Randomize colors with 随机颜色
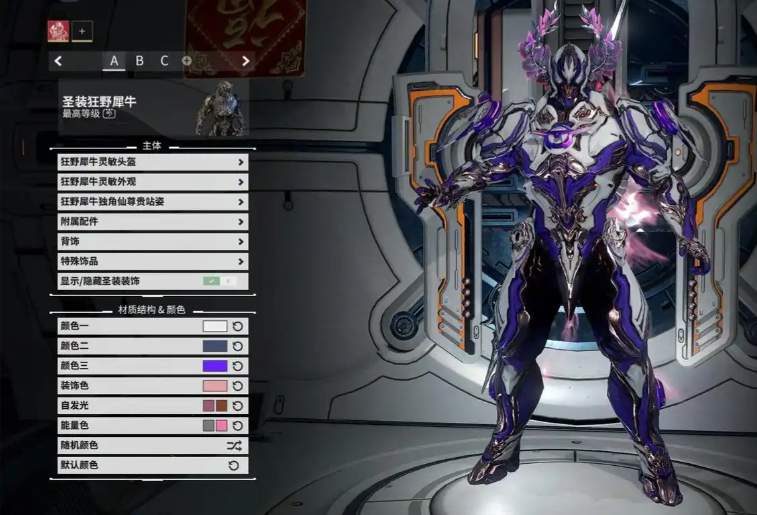 234,445
